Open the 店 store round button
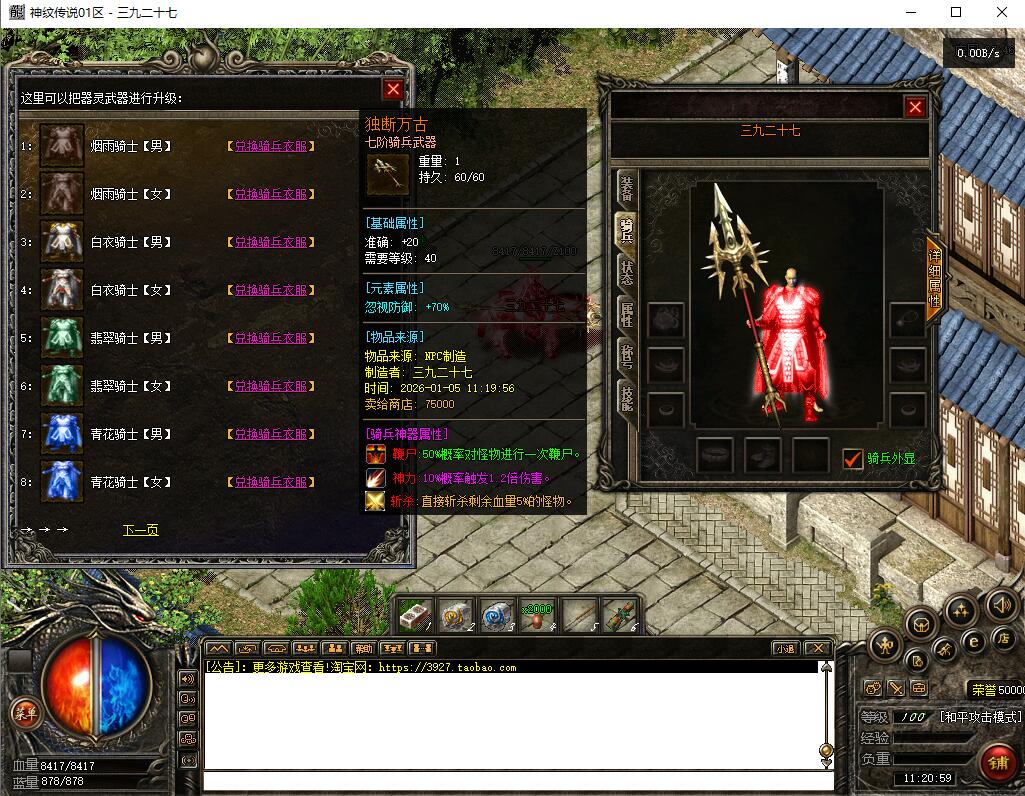This screenshot has height=796, width=1025. [x=1003, y=639]
